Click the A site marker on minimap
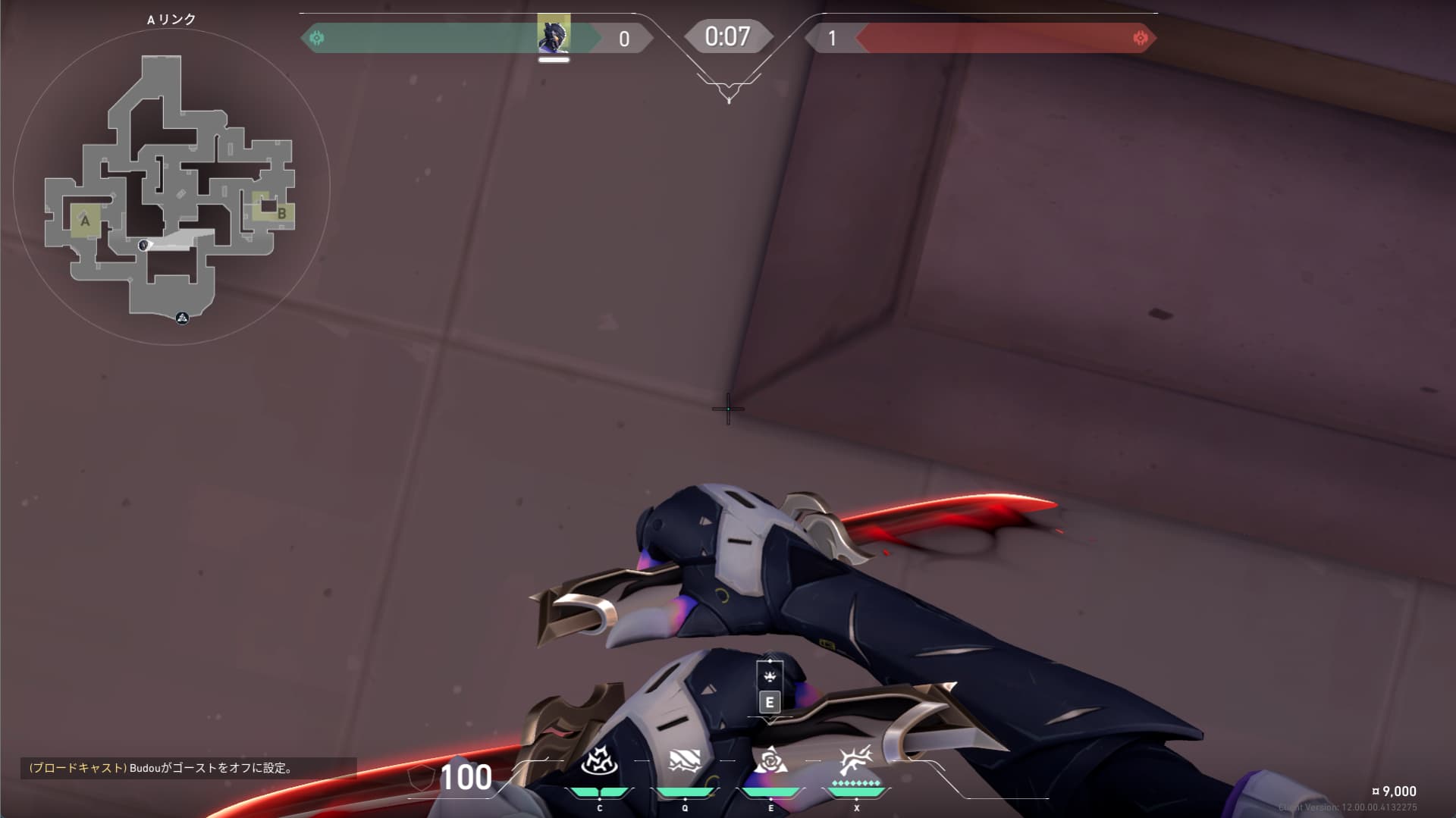The image size is (1456, 818). coord(85,221)
